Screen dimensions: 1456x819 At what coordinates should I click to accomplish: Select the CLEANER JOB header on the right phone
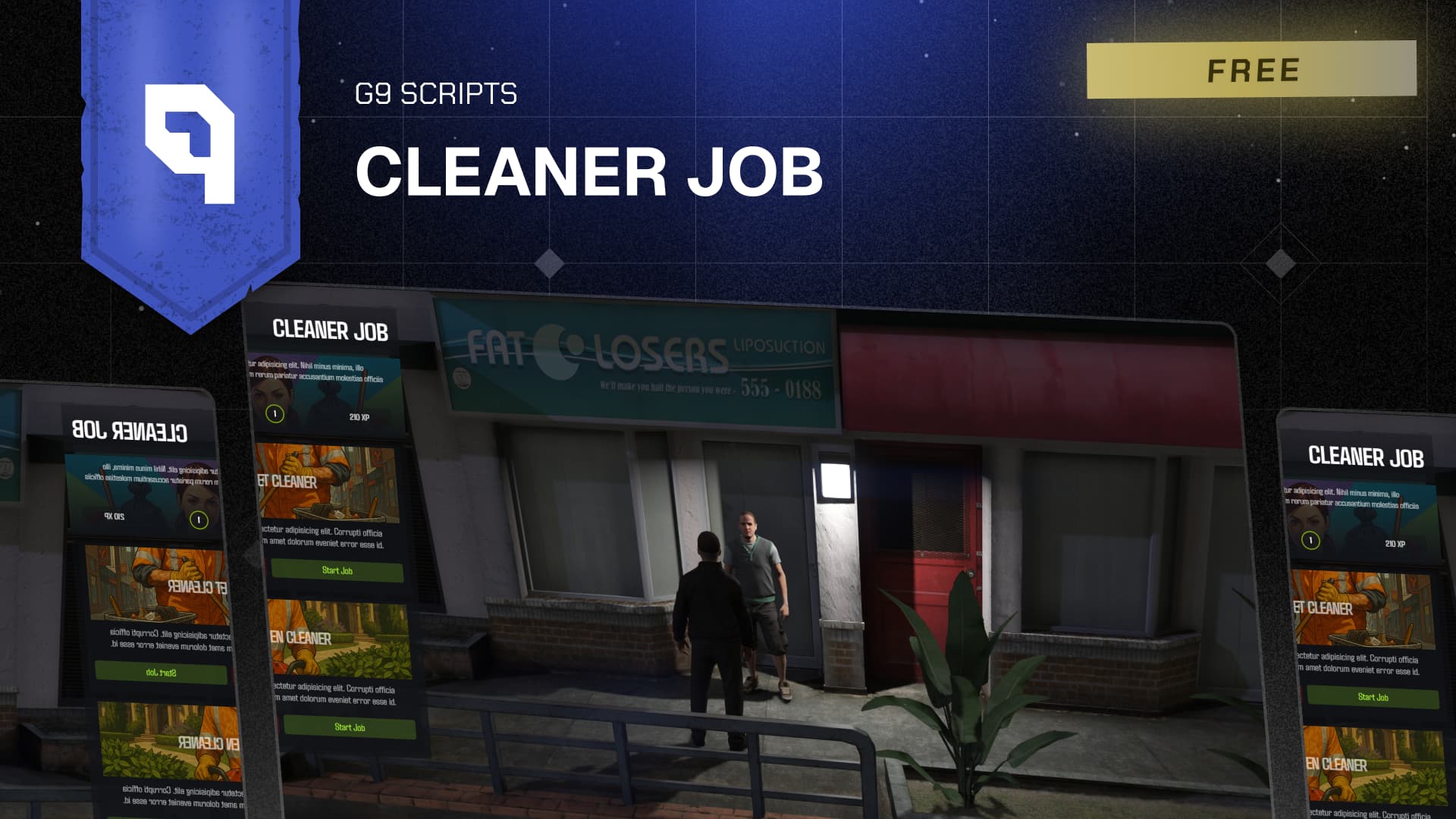click(x=1365, y=457)
